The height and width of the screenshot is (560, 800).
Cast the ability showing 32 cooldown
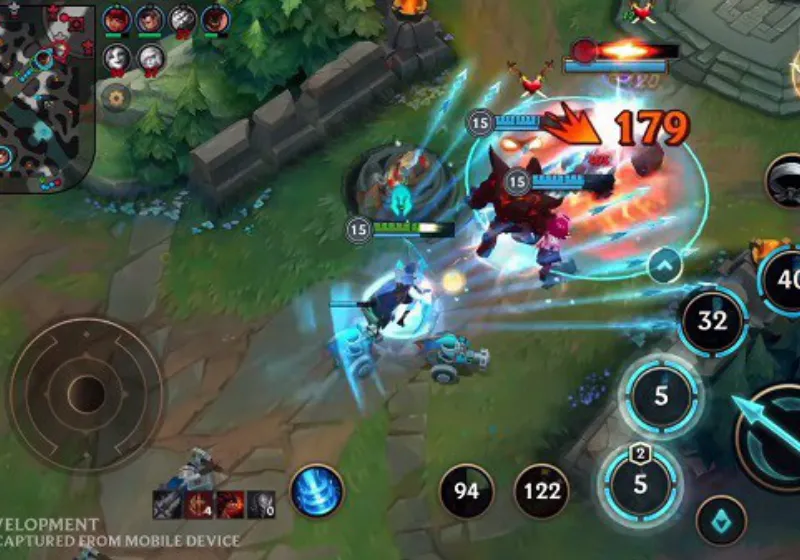712,321
